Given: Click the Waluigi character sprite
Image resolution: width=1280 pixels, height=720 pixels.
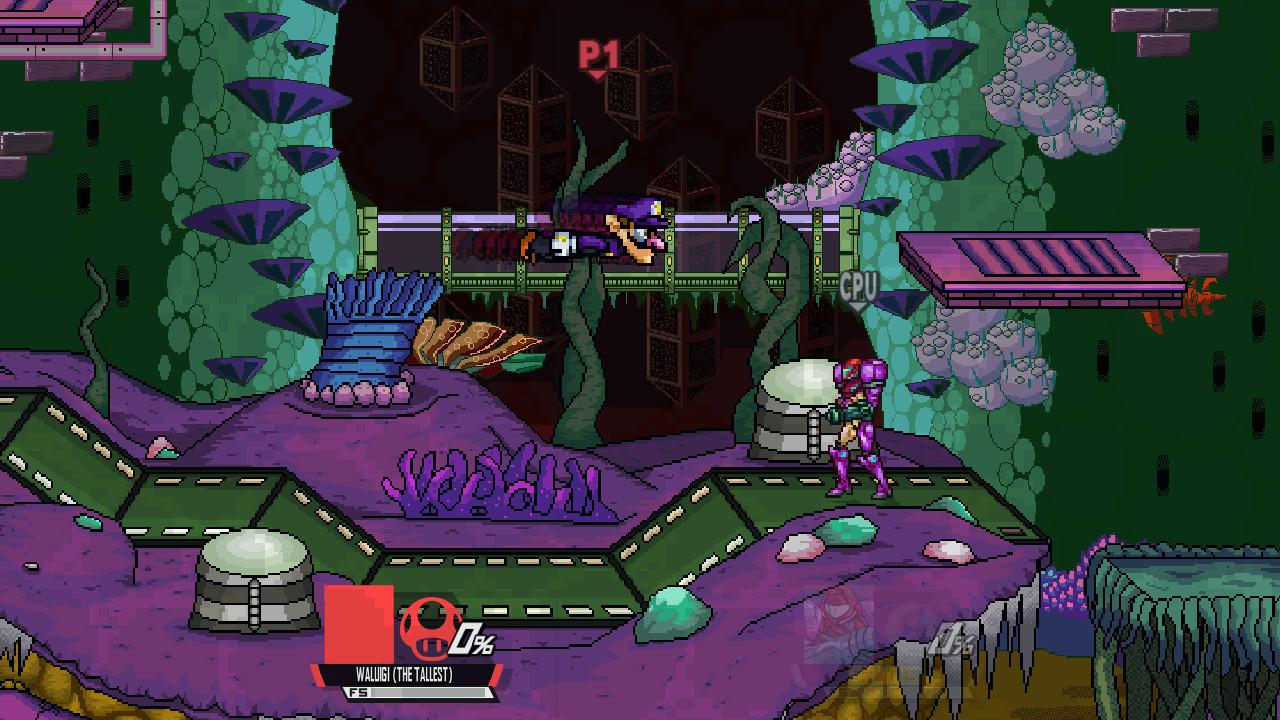Looking at the screenshot, I should coord(590,230).
